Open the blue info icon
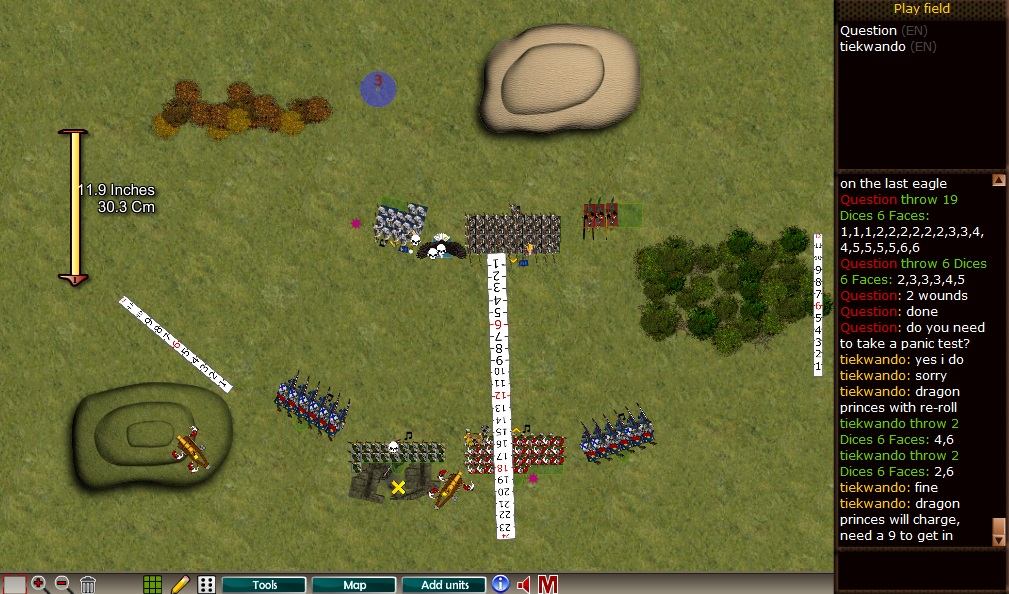This screenshot has width=1009, height=594. [500, 585]
